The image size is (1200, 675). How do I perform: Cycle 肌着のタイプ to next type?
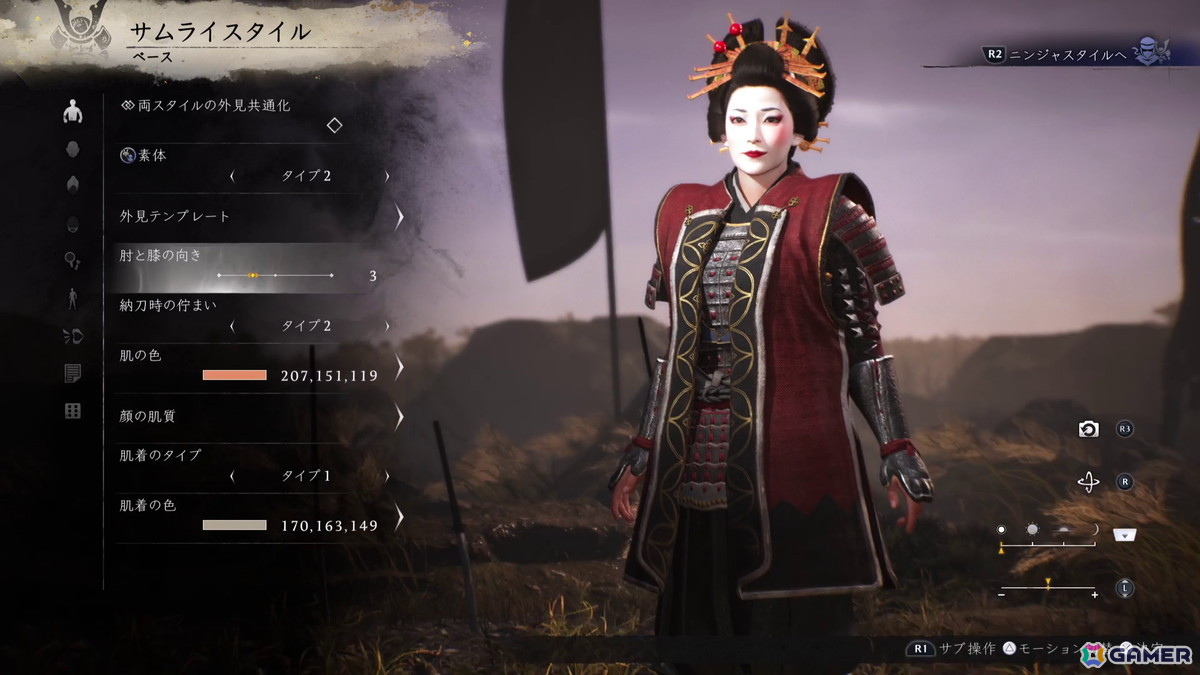click(x=387, y=476)
